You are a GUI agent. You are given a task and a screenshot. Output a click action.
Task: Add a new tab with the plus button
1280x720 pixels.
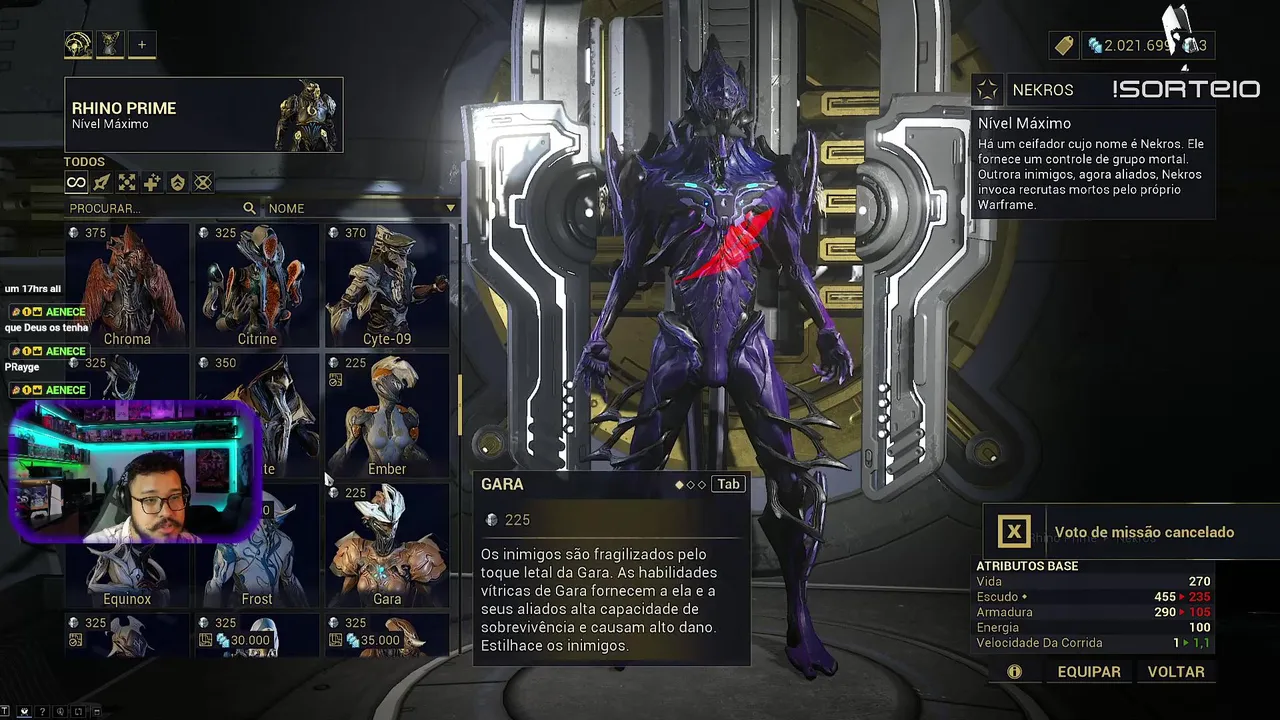click(x=142, y=44)
